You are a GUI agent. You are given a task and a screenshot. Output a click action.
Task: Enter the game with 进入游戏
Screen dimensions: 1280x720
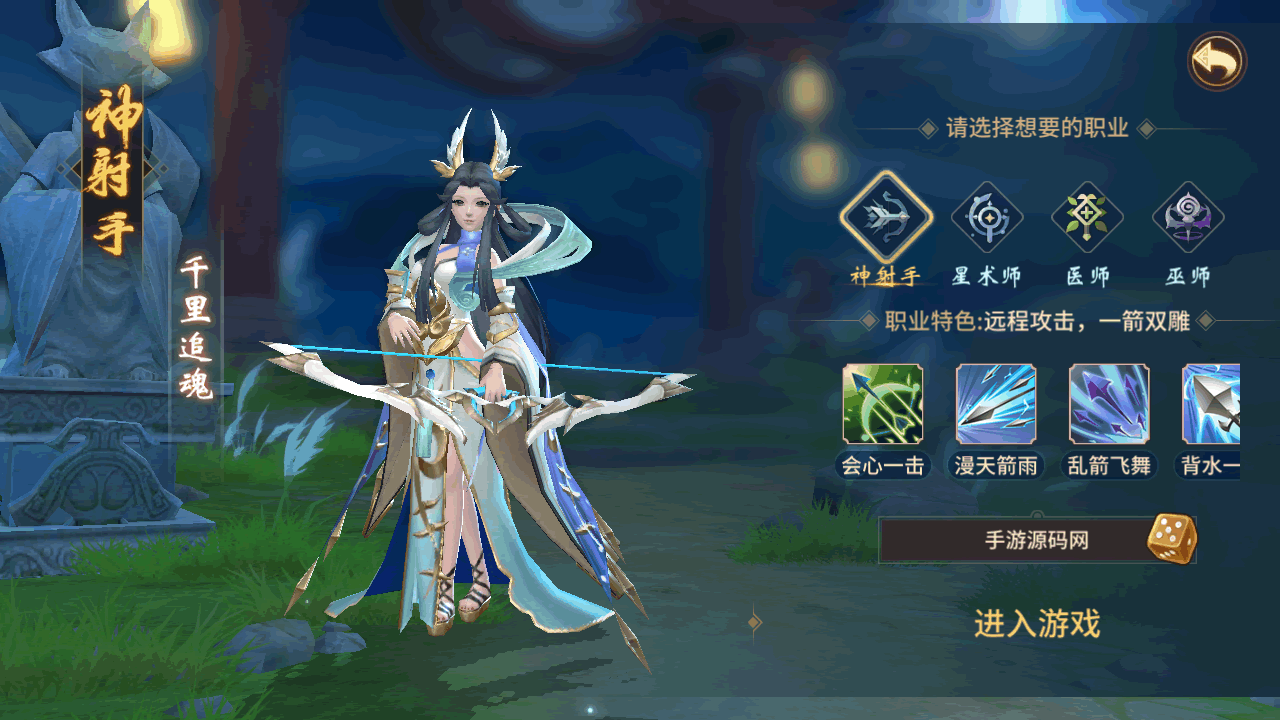(1037, 624)
